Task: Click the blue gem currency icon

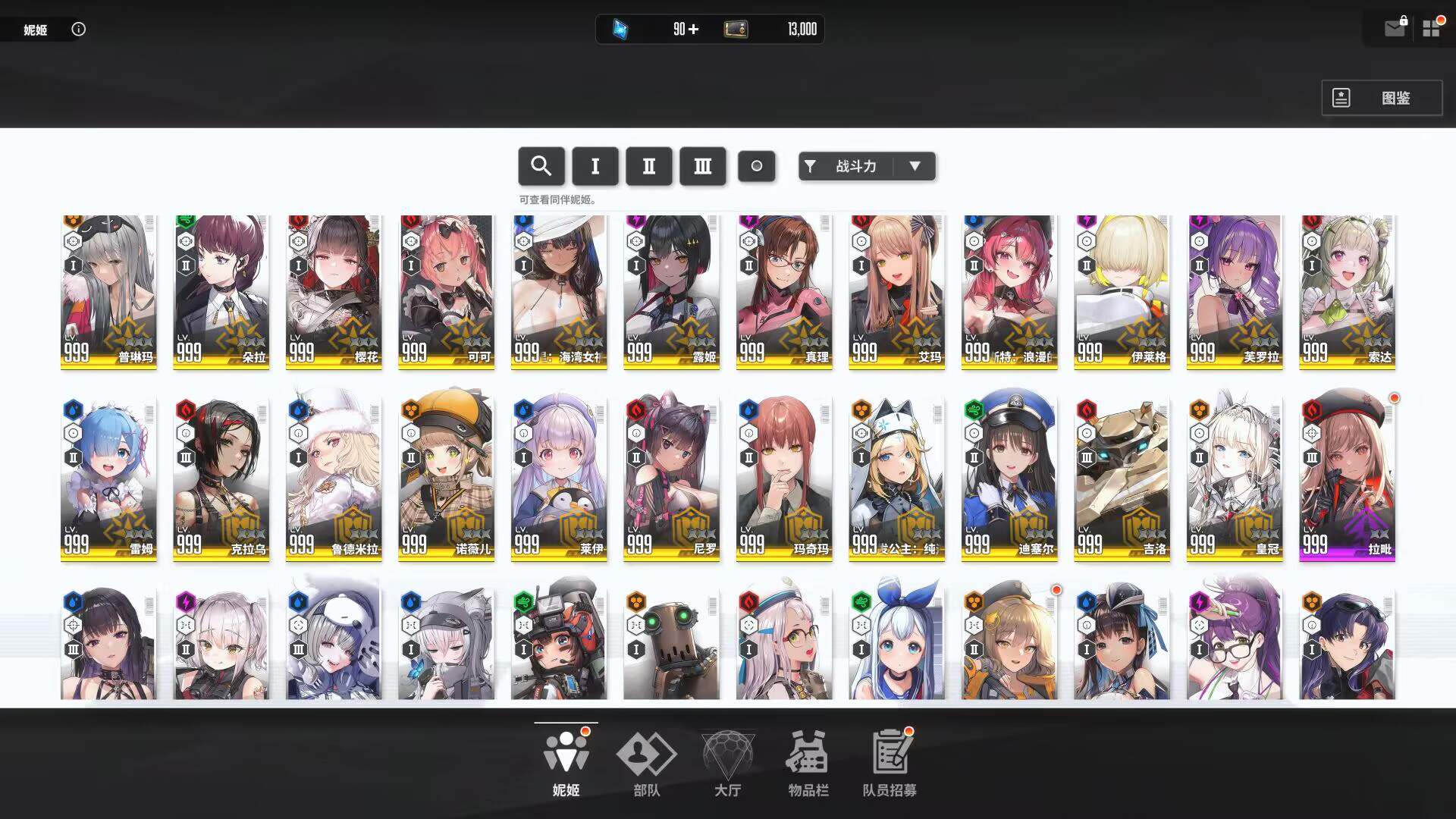Action: point(620,30)
